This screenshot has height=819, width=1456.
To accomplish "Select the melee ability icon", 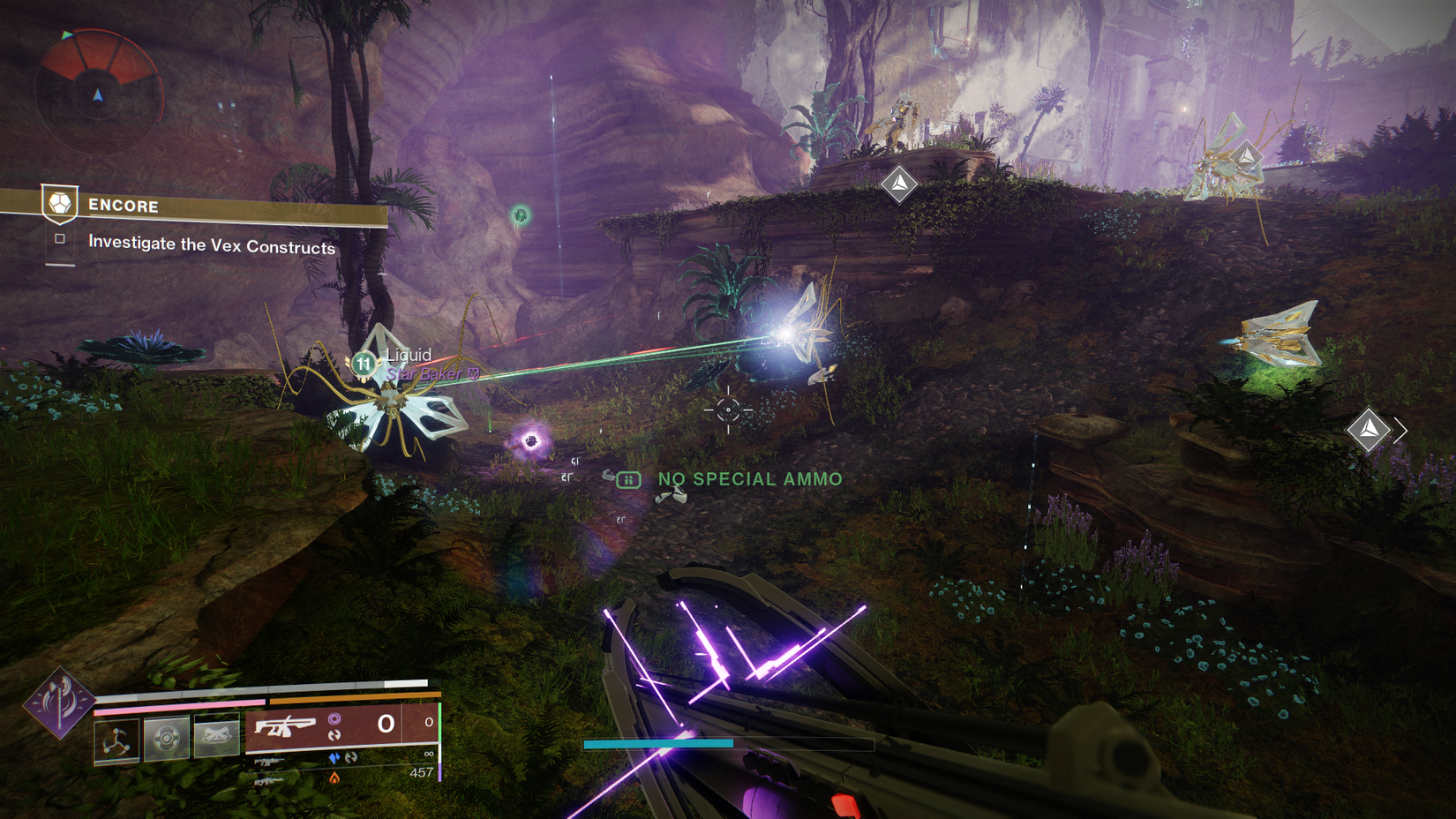I will point(216,735).
